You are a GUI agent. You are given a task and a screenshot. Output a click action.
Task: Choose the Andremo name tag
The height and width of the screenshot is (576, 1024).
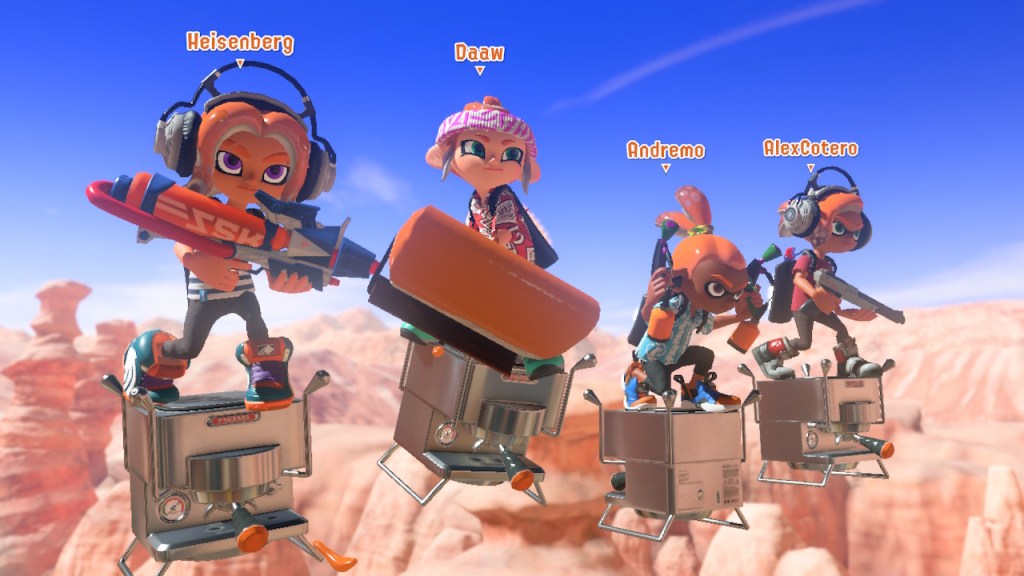click(x=665, y=150)
